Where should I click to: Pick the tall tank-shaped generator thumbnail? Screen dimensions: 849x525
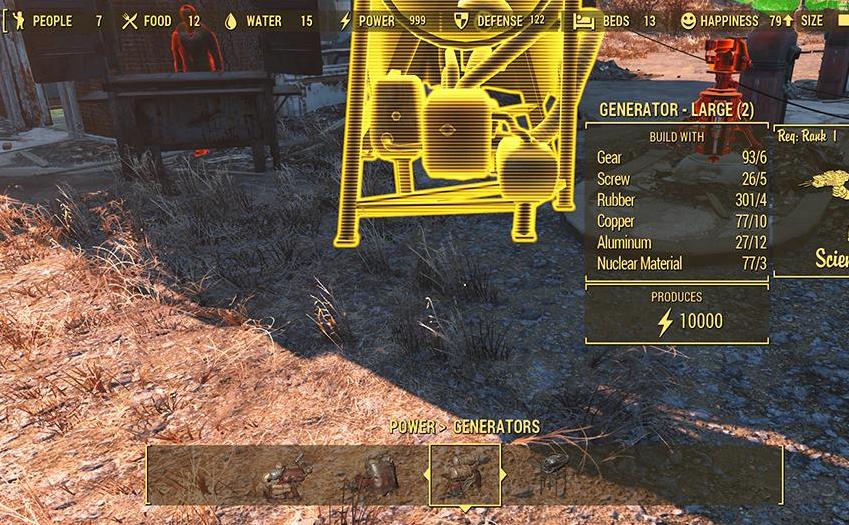[x=375, y=476]
